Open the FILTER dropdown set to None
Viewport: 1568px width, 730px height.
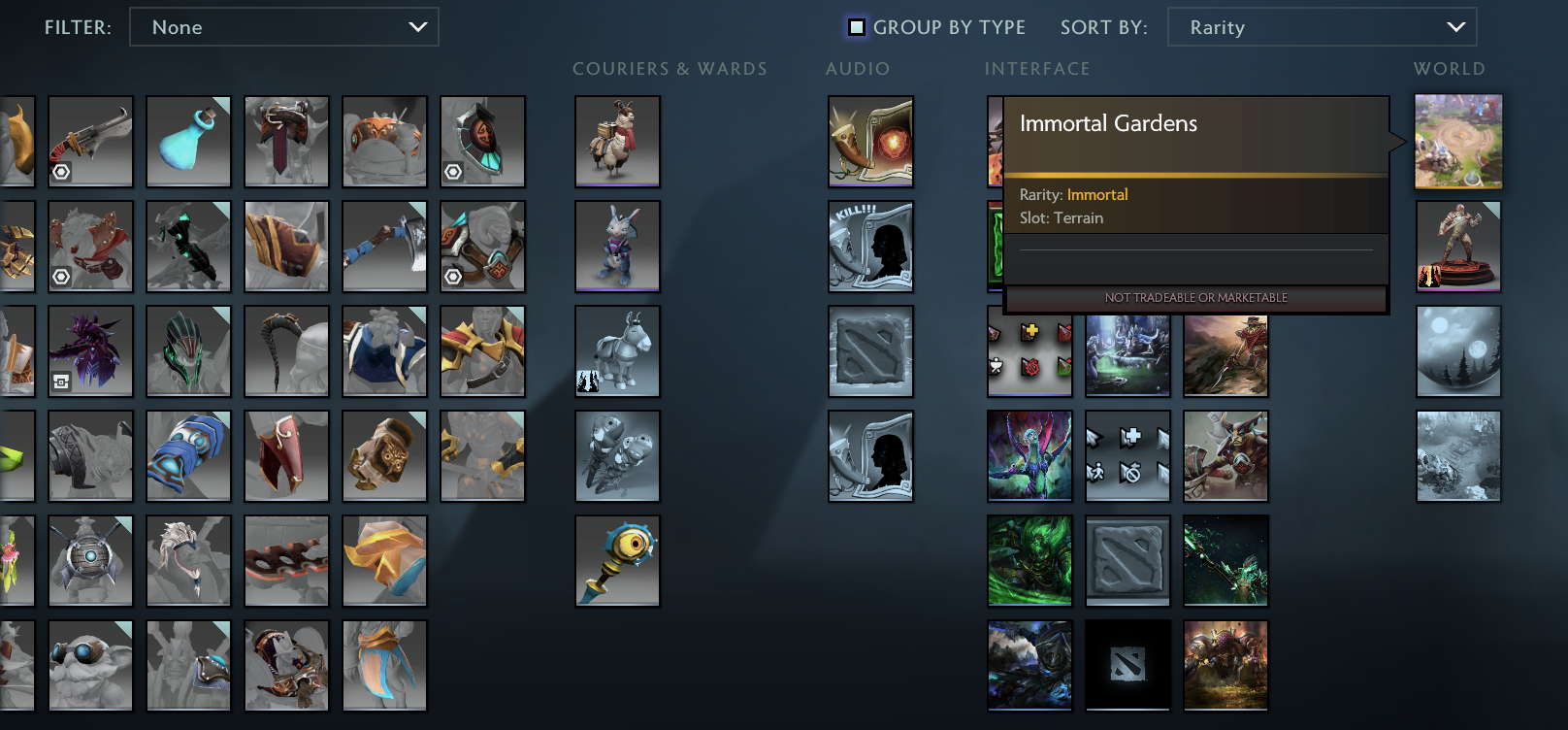click(x=284, y=27)
